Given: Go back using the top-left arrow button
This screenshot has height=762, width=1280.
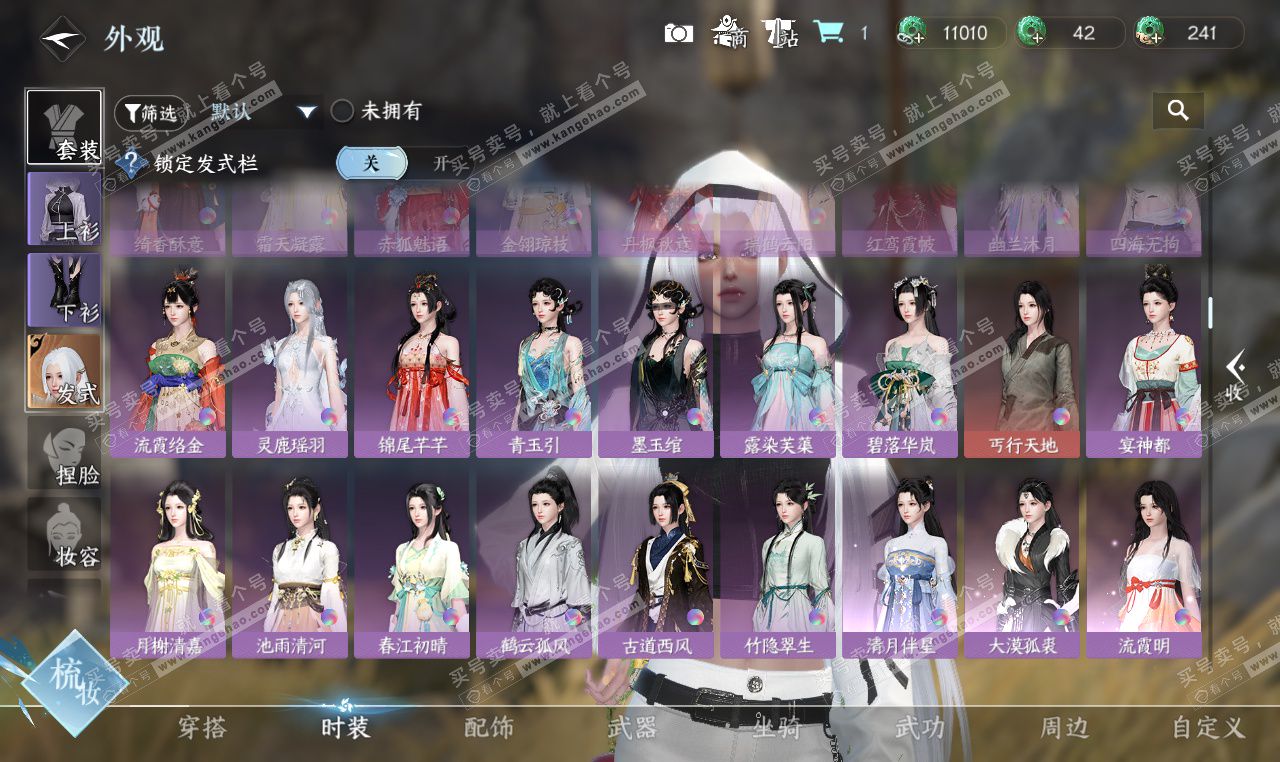Looking at the screenshot, I should [62, 39].
